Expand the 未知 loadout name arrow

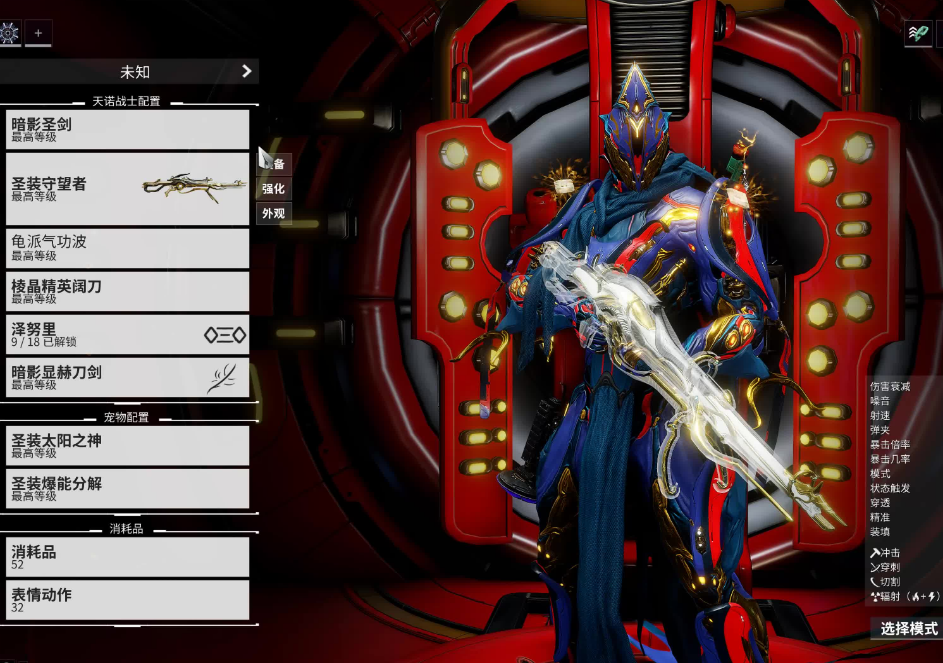pyautogui.click(x=246, y=71)
